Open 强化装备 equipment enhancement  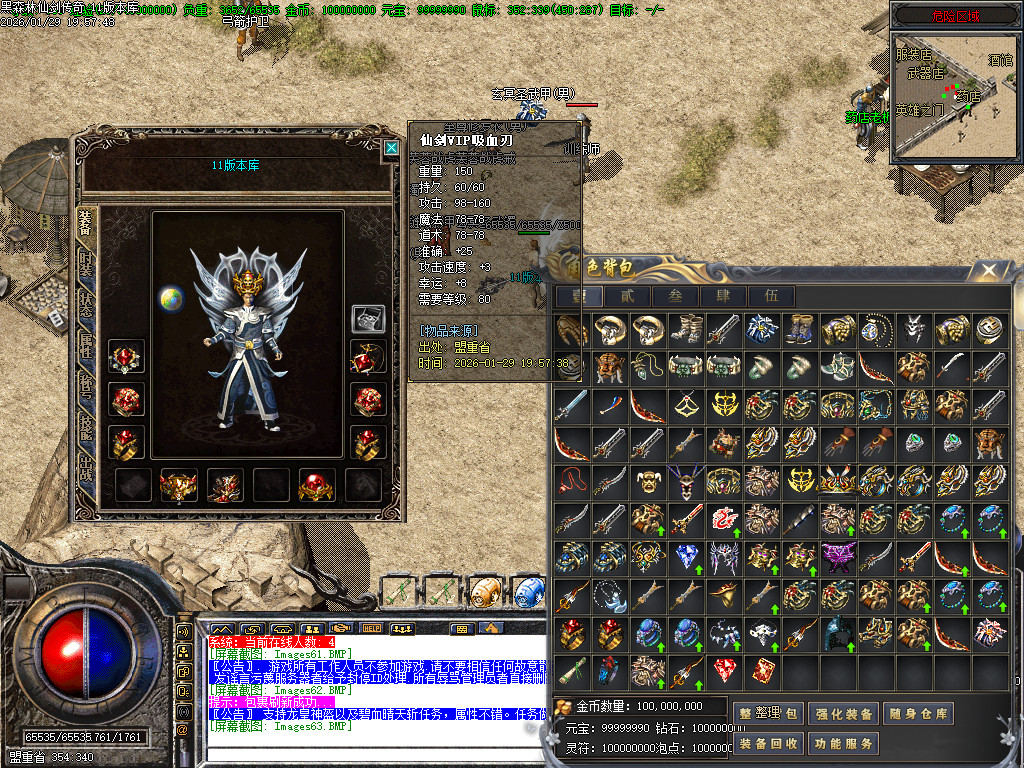[x=842, y=714]
